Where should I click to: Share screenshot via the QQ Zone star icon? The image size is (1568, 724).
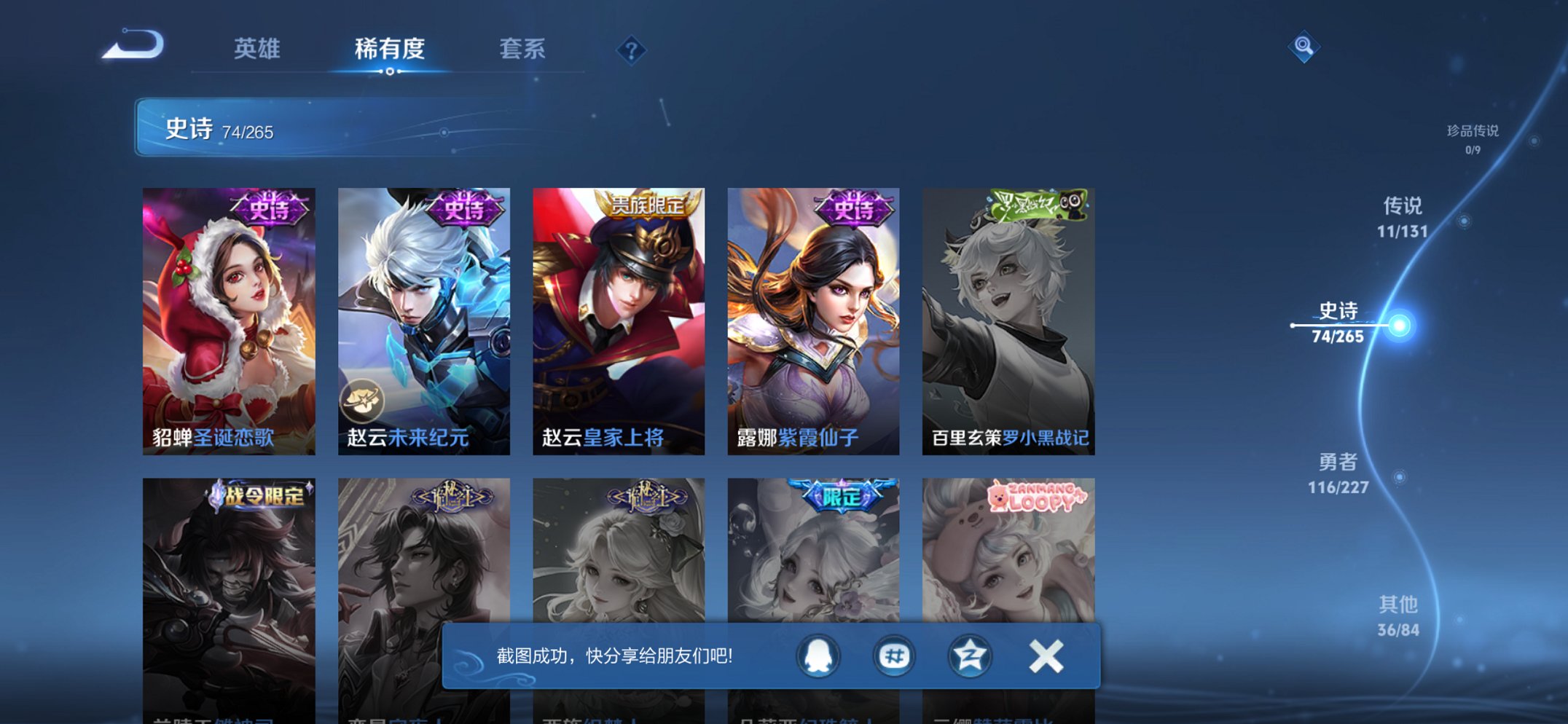click(969, 655)
